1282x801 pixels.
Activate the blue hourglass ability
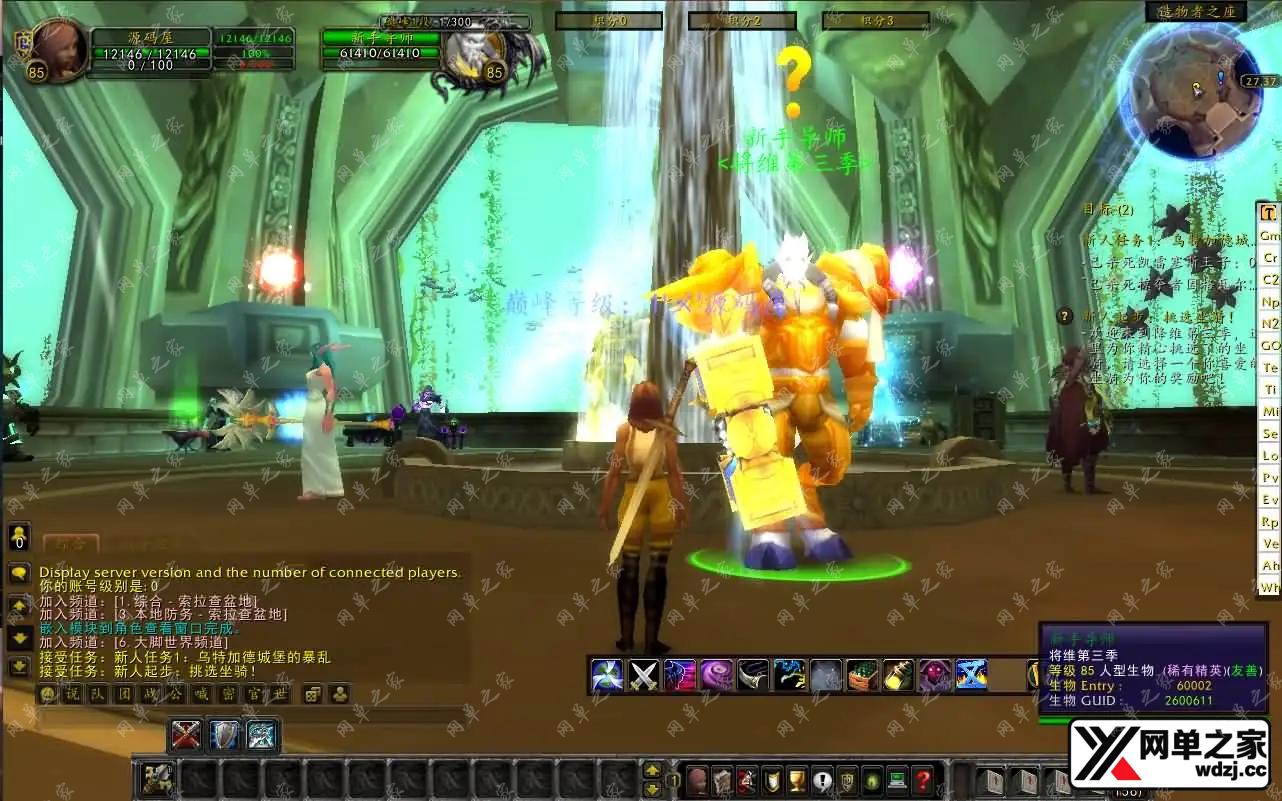click(971, 676)
